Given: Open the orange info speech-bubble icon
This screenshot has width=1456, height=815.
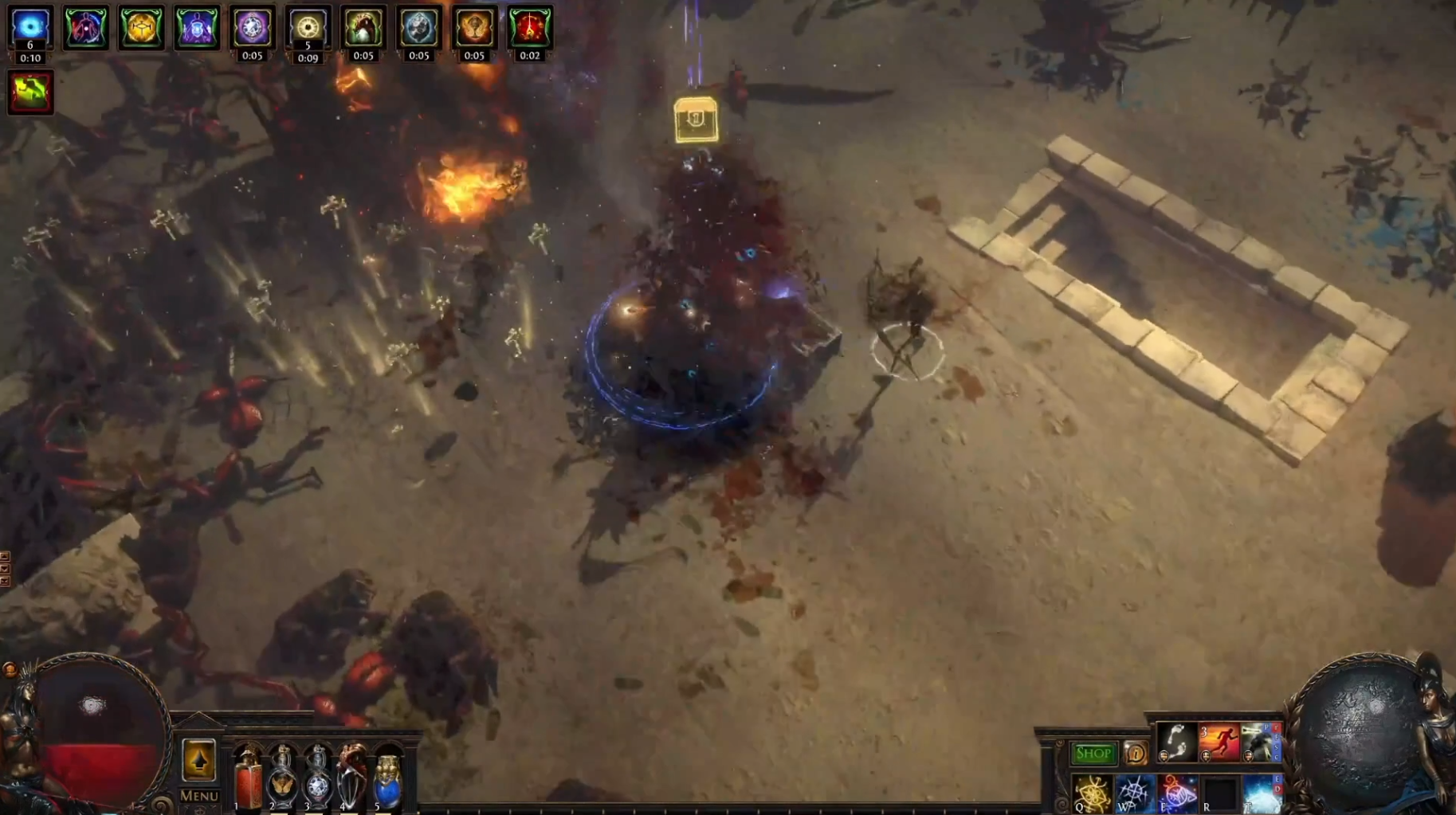Looking at the screenshot, I should click(x=1135, y=753).
